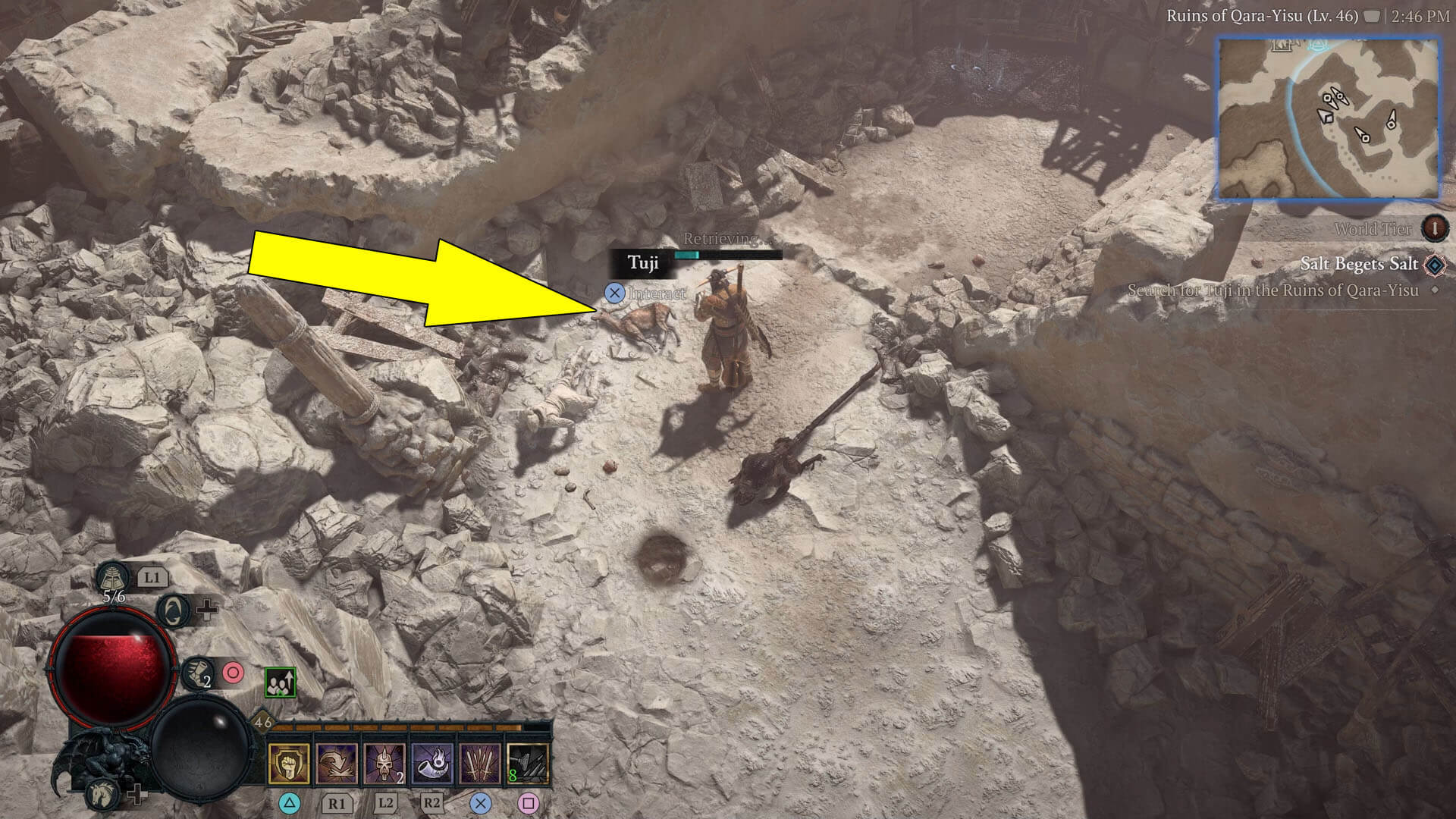Click the World Tier I indicator
Screen dimensions: 1456x819
click(1433, 227)
